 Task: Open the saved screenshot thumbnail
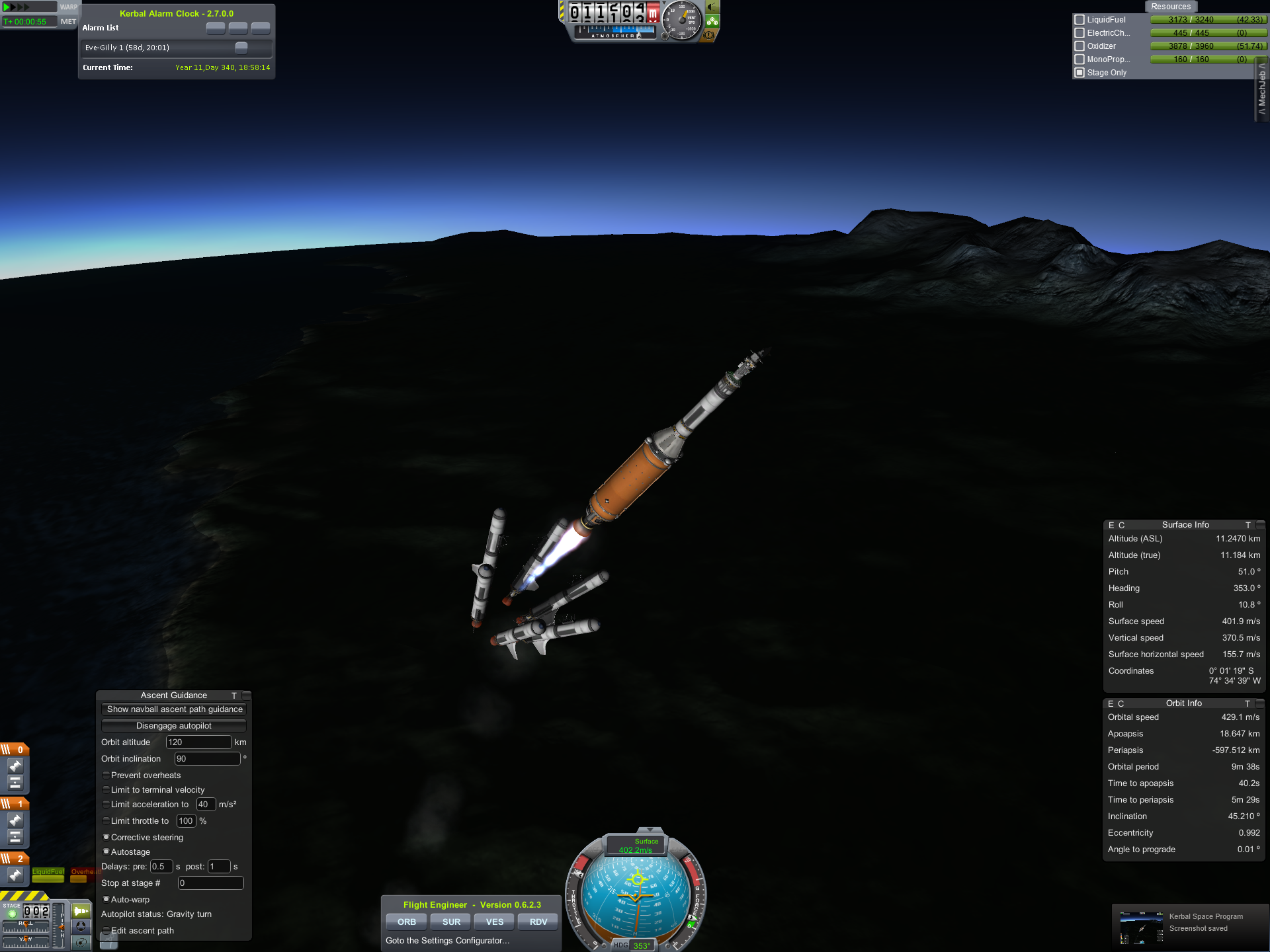click(x=1141, y=928)
